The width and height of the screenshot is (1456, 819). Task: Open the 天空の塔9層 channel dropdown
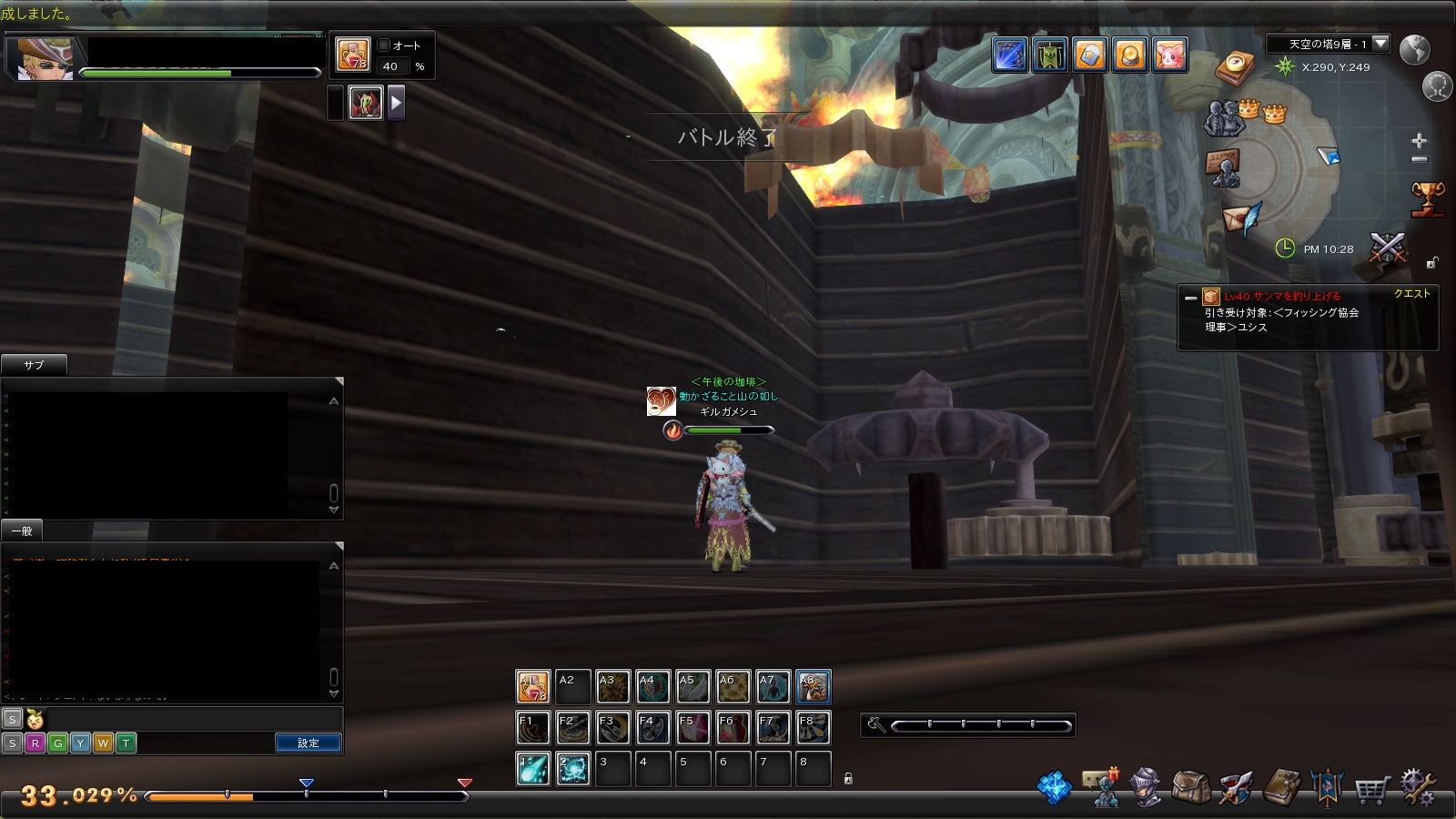click(x=1380, y=44)
